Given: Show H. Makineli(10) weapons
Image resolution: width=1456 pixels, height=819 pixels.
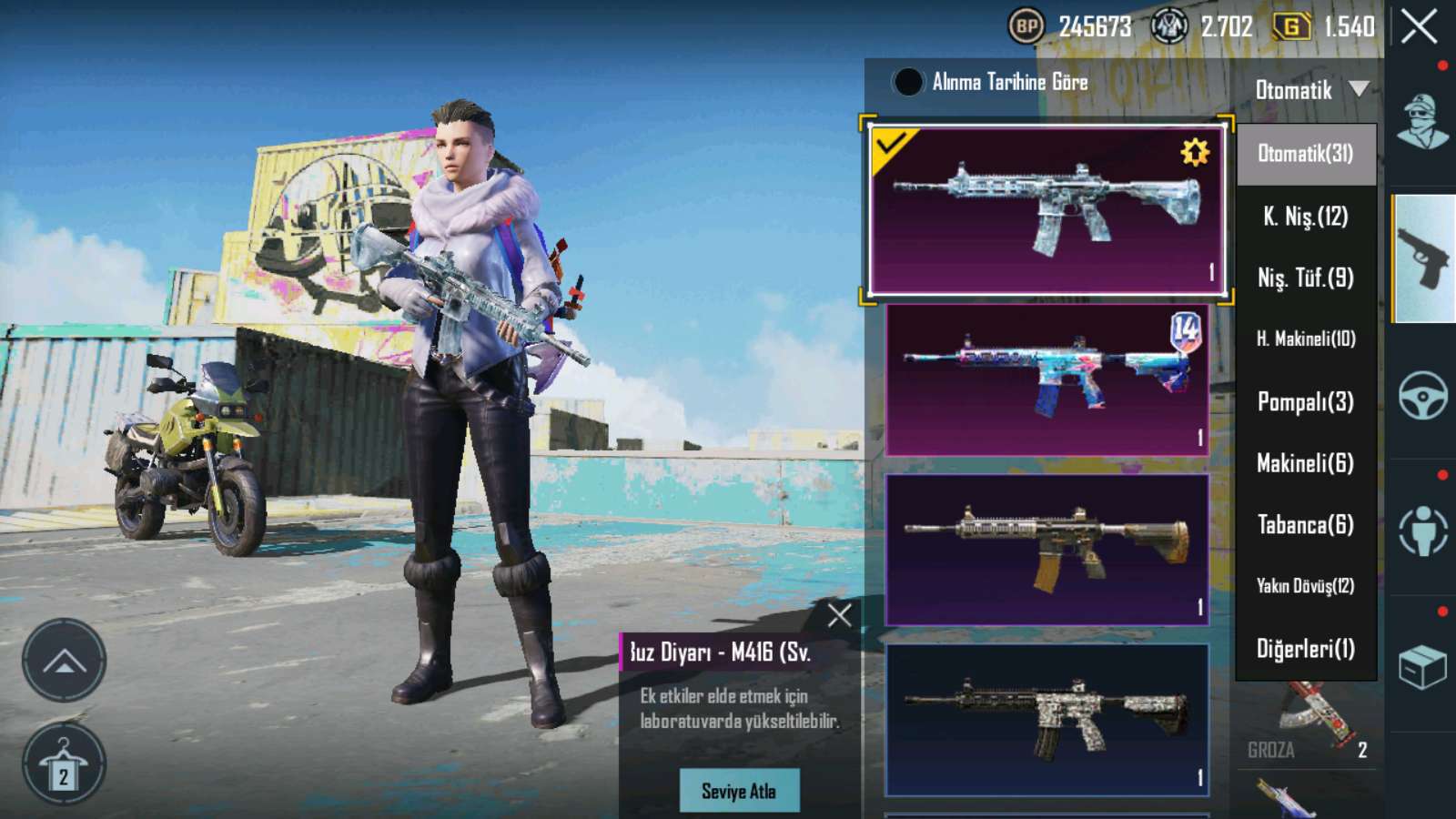Looking at the screenshot, I should [1305, 339].
